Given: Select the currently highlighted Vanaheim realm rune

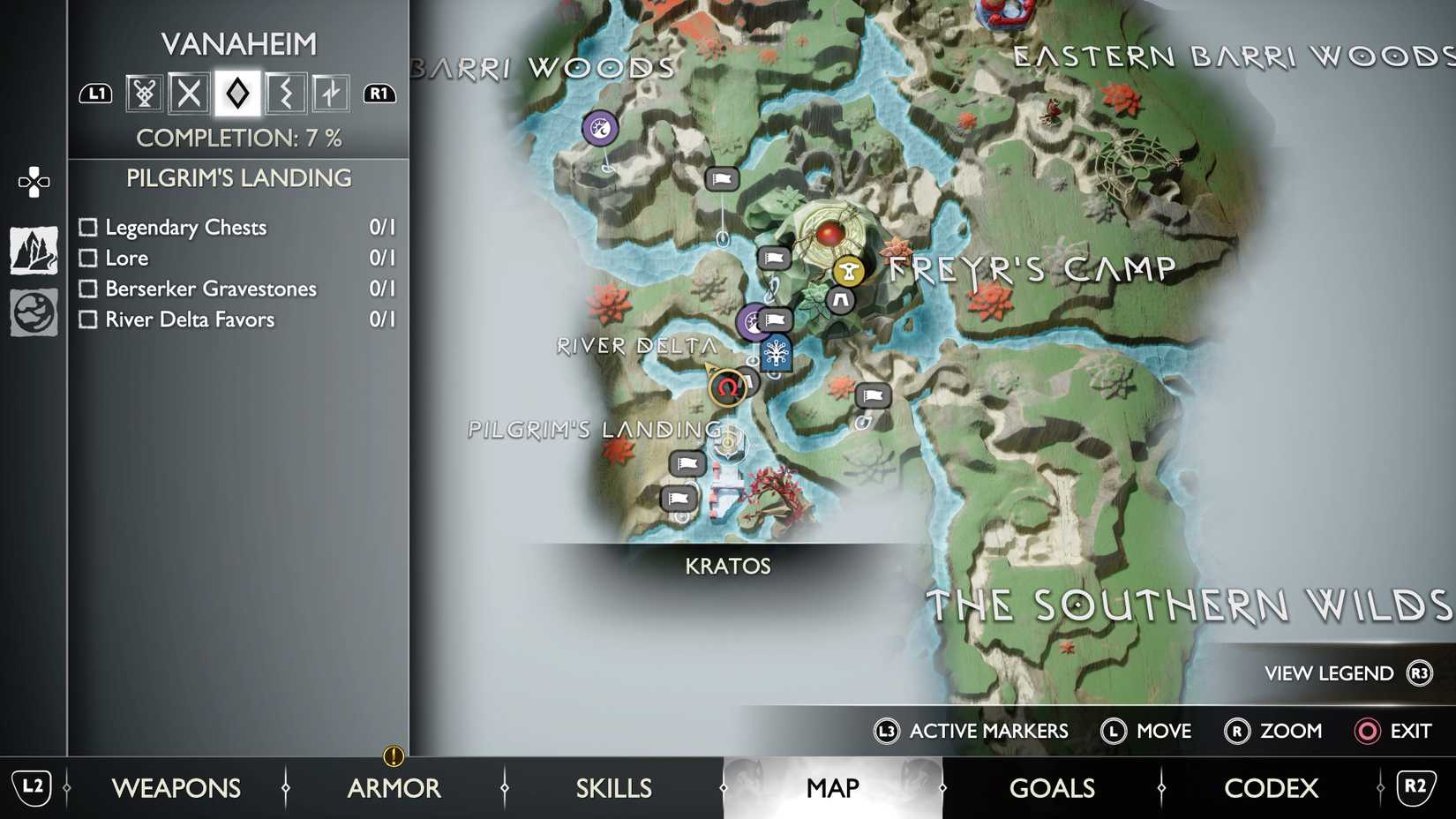Looking at the screenshot, I should click(235, 92).
